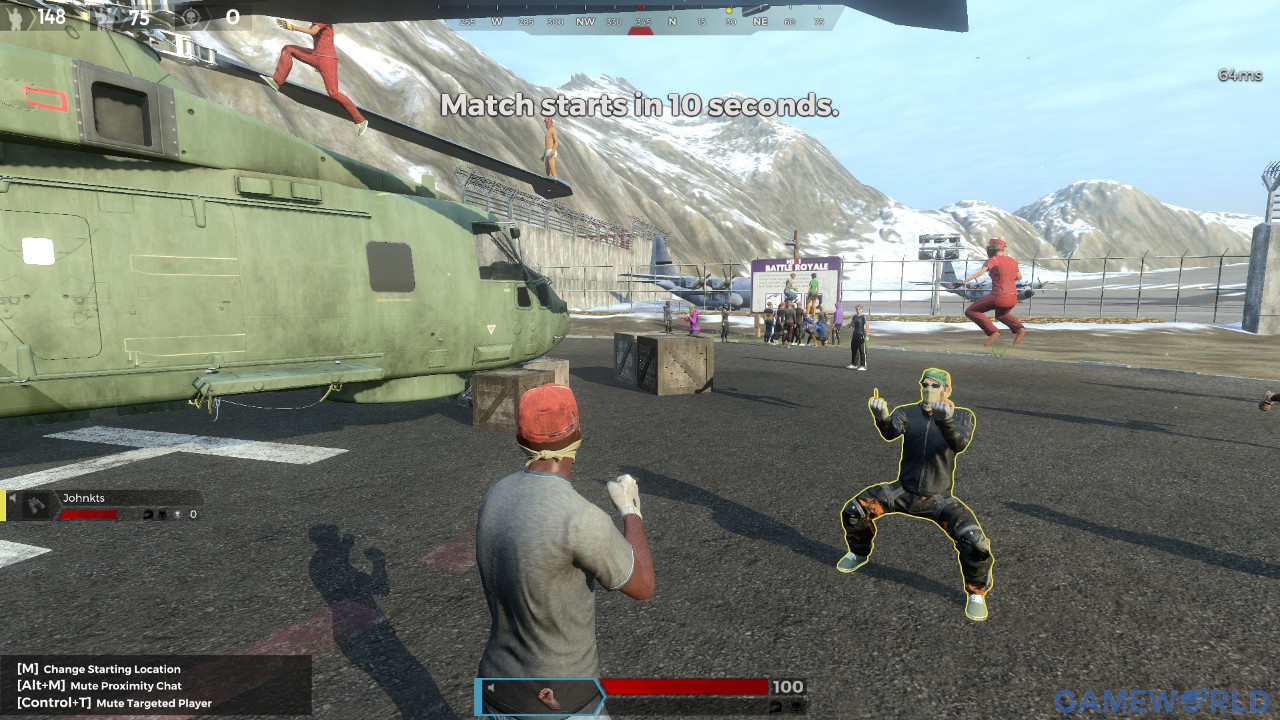1280x720 pixels.
Task: Toggle the speaker icon in the weapon panel
Action: click(x=491, y=688)
